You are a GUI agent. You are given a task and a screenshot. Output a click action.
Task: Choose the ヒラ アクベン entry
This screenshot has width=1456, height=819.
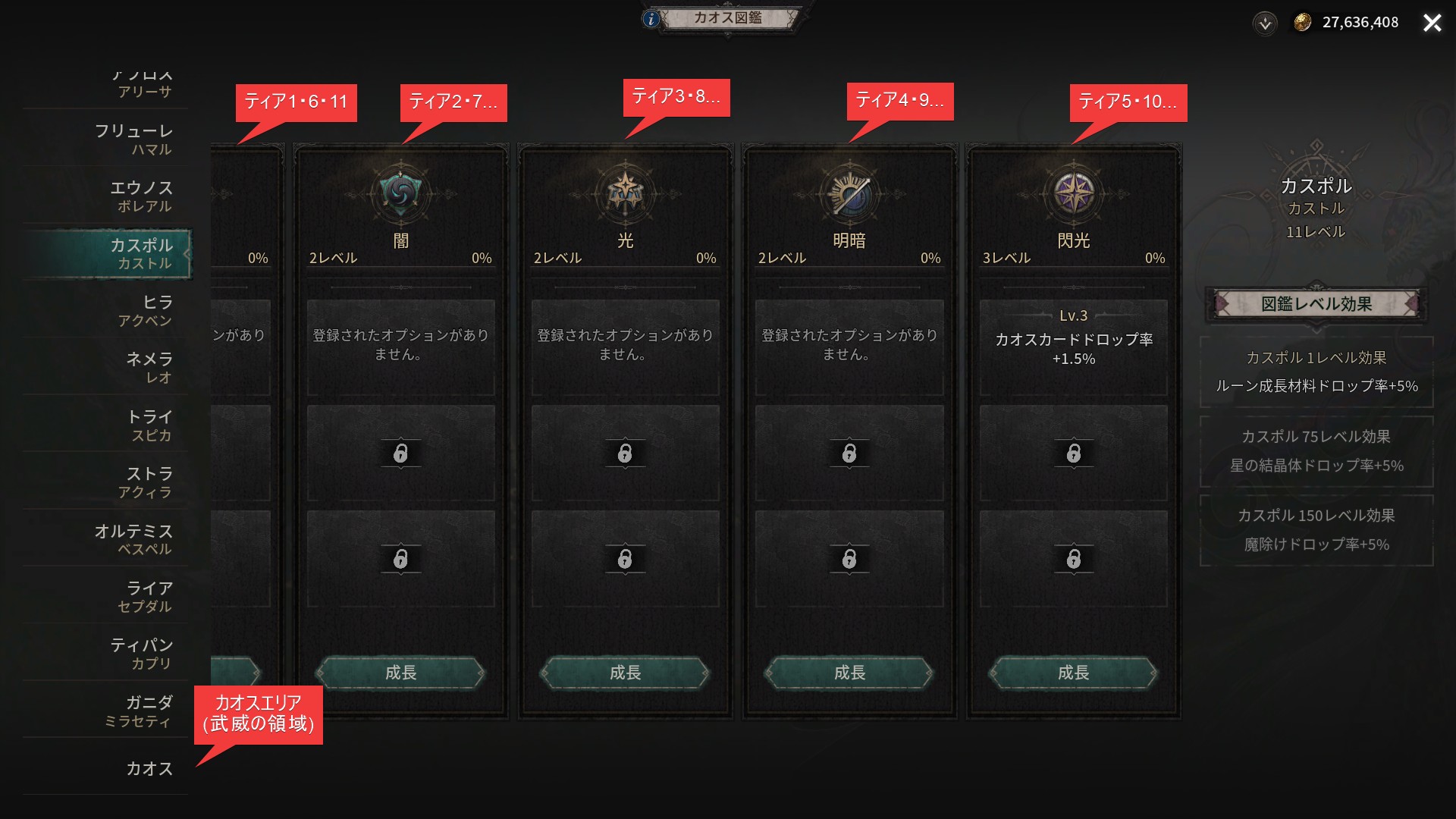coord(146,310)
